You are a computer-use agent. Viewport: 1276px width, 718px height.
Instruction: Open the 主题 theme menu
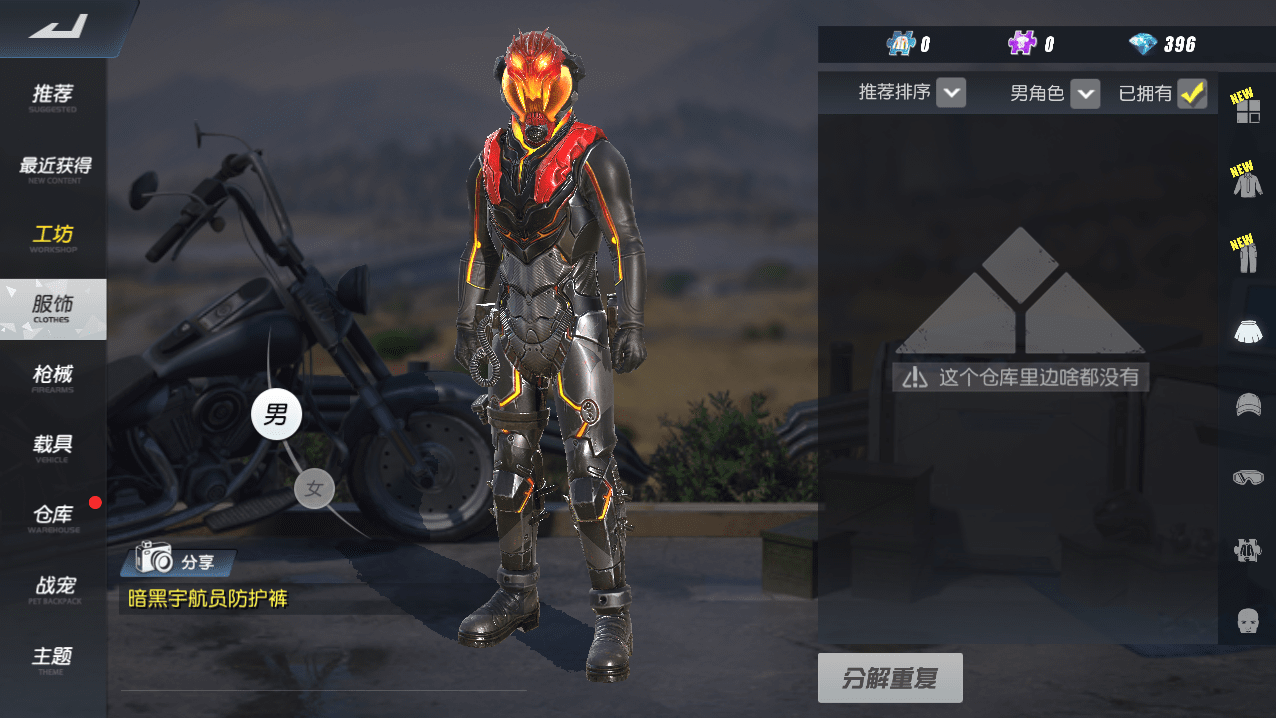click(53, 658)
